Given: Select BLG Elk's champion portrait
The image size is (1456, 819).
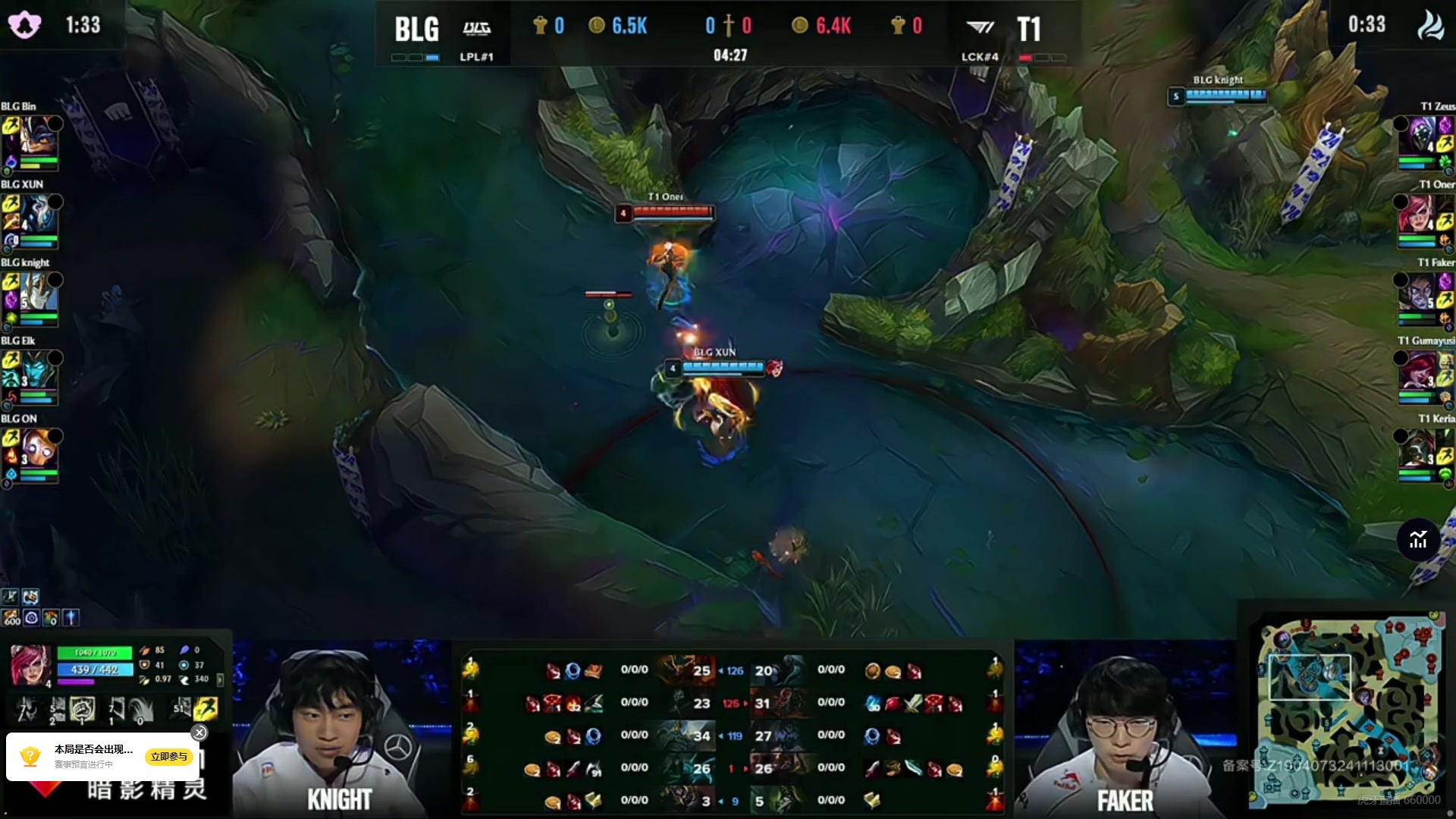Looking at the screenshot, I should (39, 369).
